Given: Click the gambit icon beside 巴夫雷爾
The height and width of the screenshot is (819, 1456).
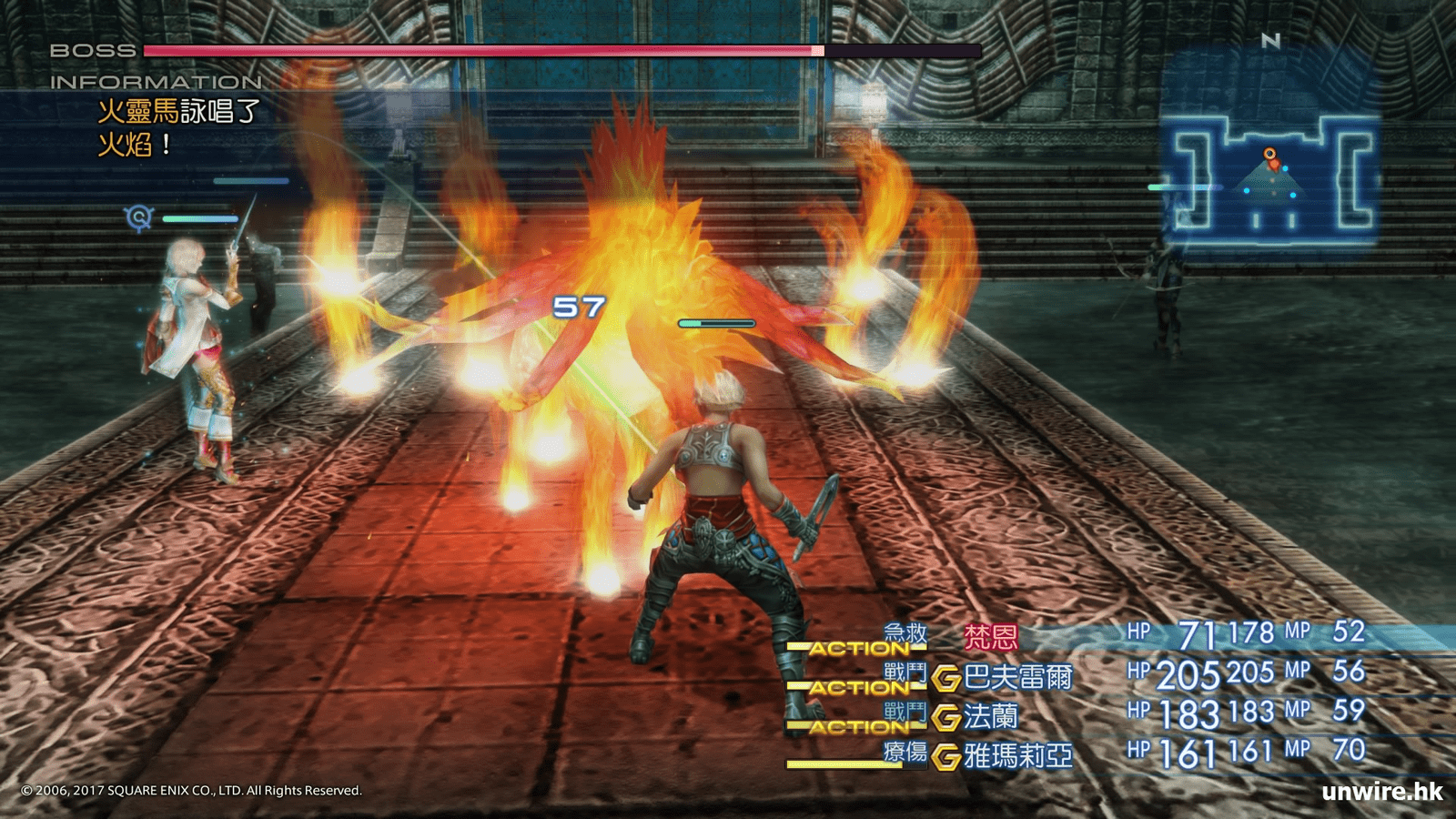Looking at the screenshot, I should pyautogui.click(x=946, y=678).
